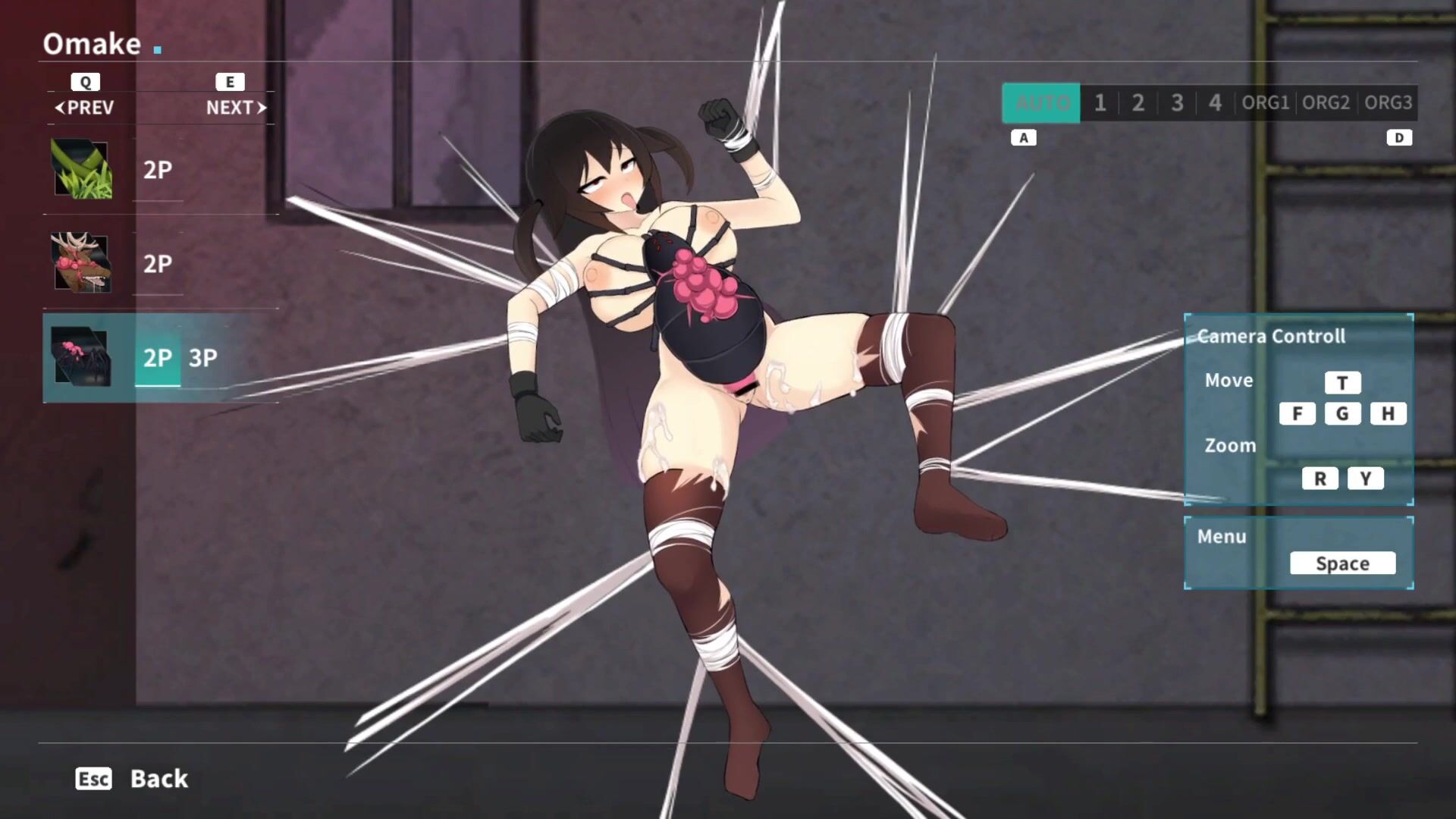Select the ORG2 option
The width and height of the screenshot is (1456, 819).
pos(1326,103)
